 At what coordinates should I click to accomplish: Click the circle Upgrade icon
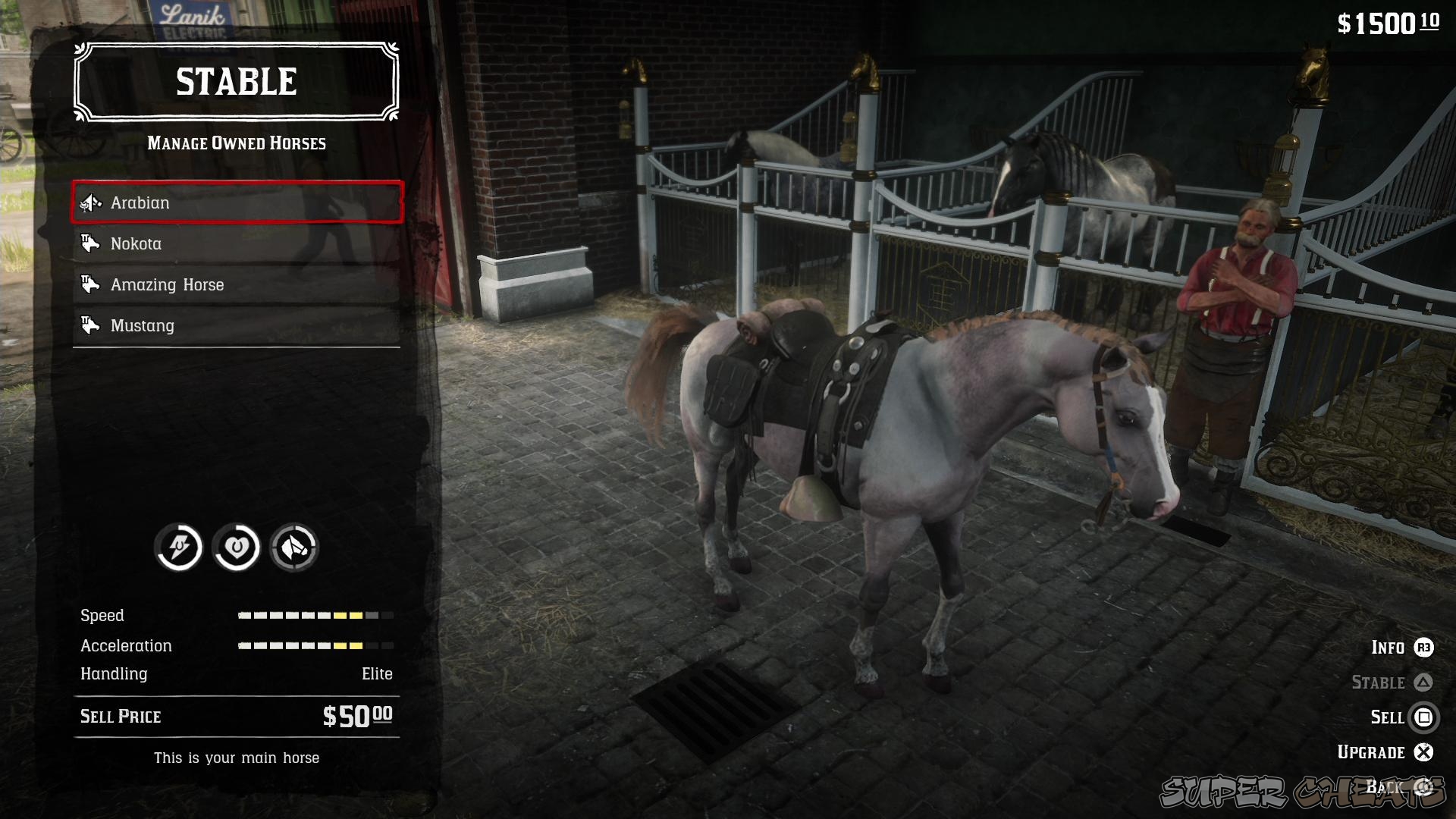1424,752
